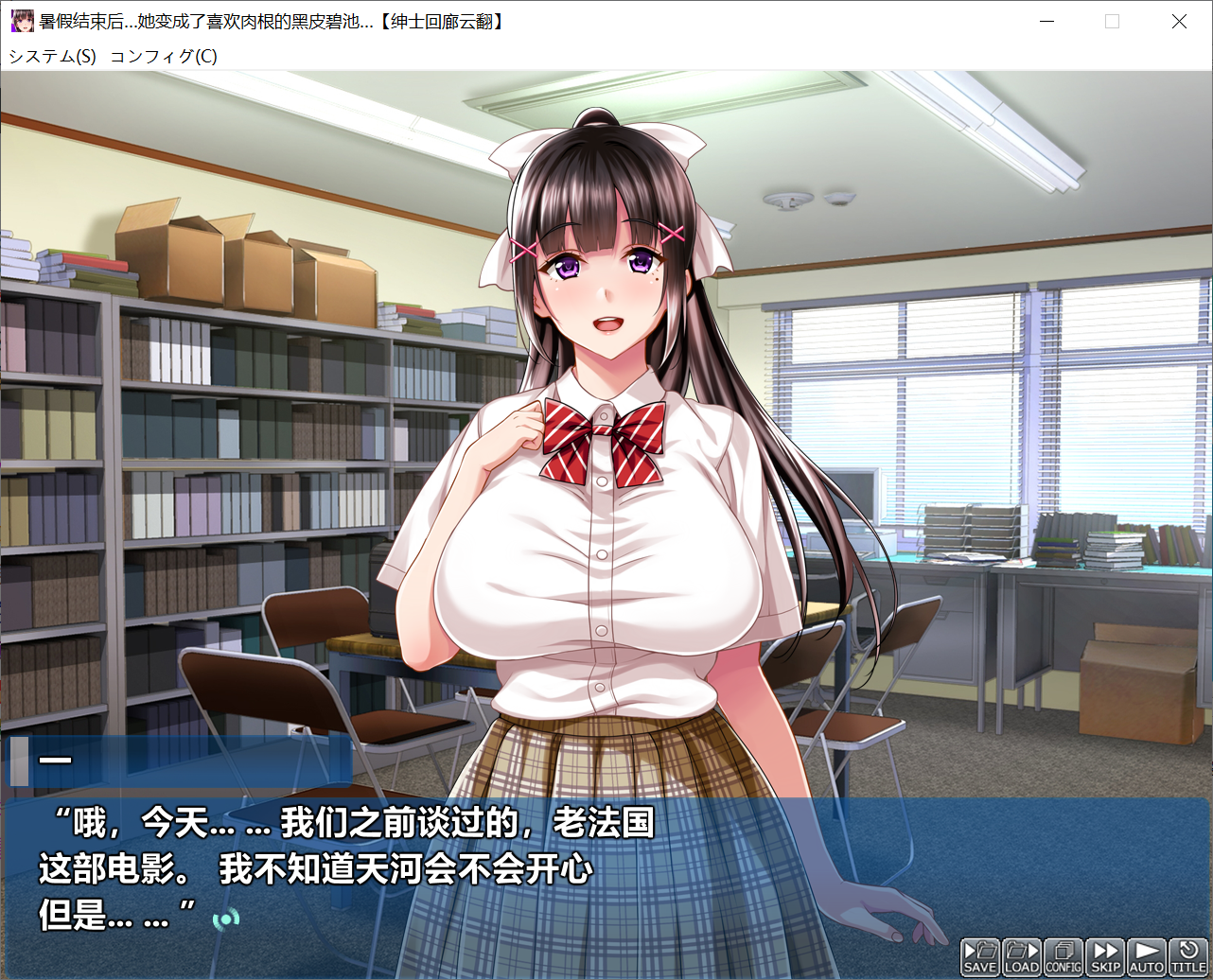
Task: Open the SAVE screen
Action: click(x=980, y=957)
